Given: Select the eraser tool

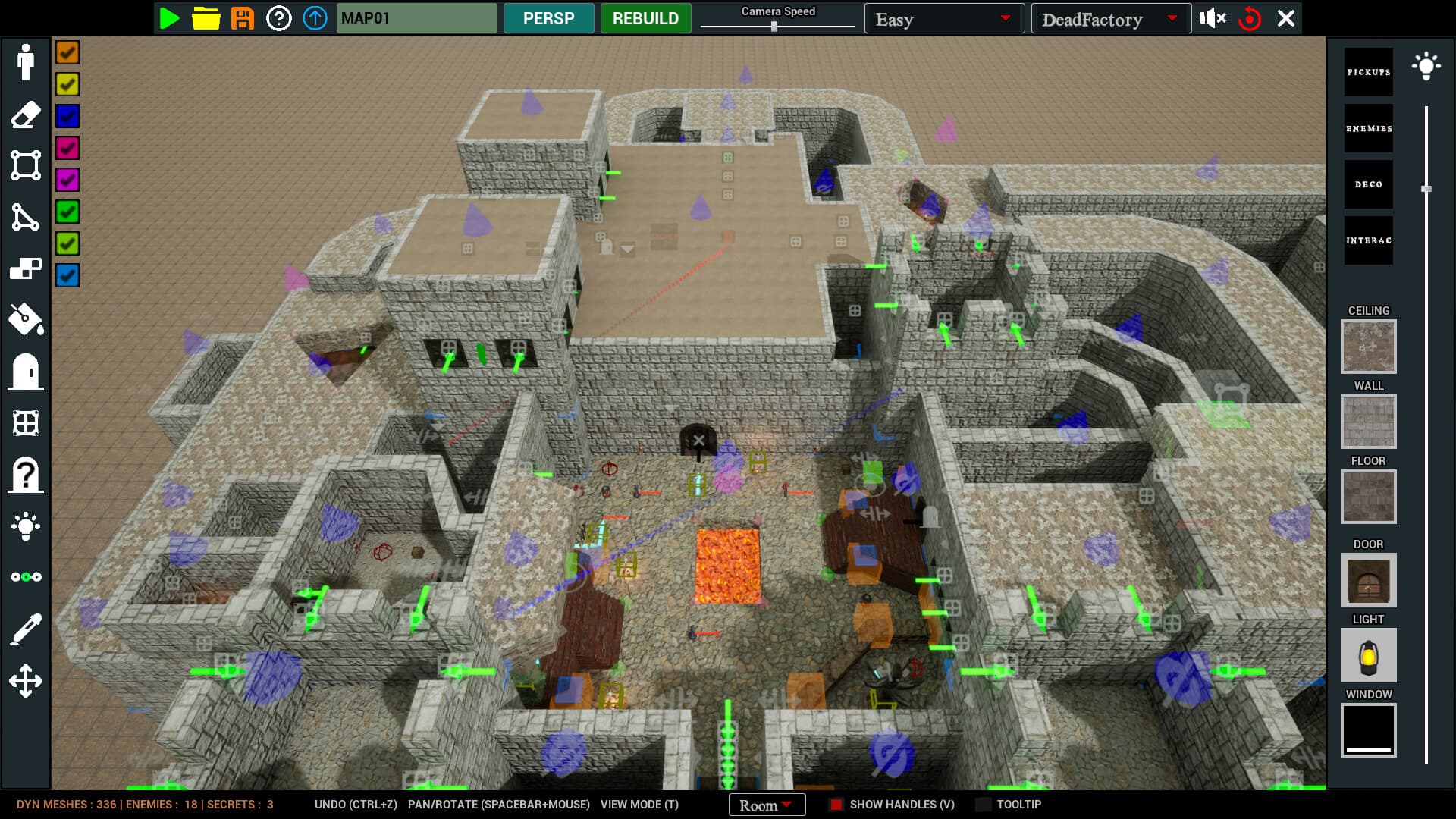Looking at the screenshot, I should tap(27, 115).
